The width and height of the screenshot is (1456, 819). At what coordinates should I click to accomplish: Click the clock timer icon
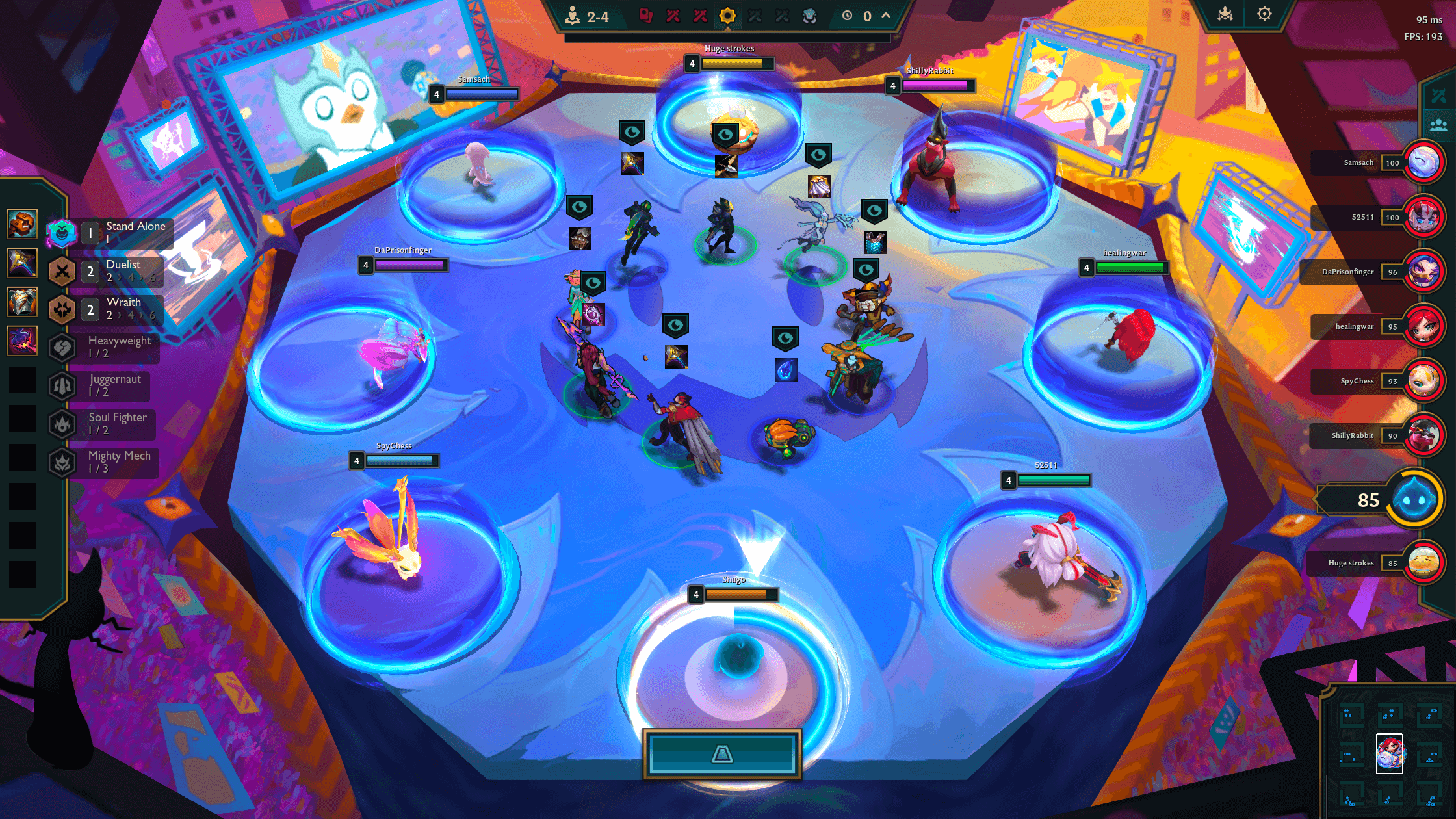point(847,16)
